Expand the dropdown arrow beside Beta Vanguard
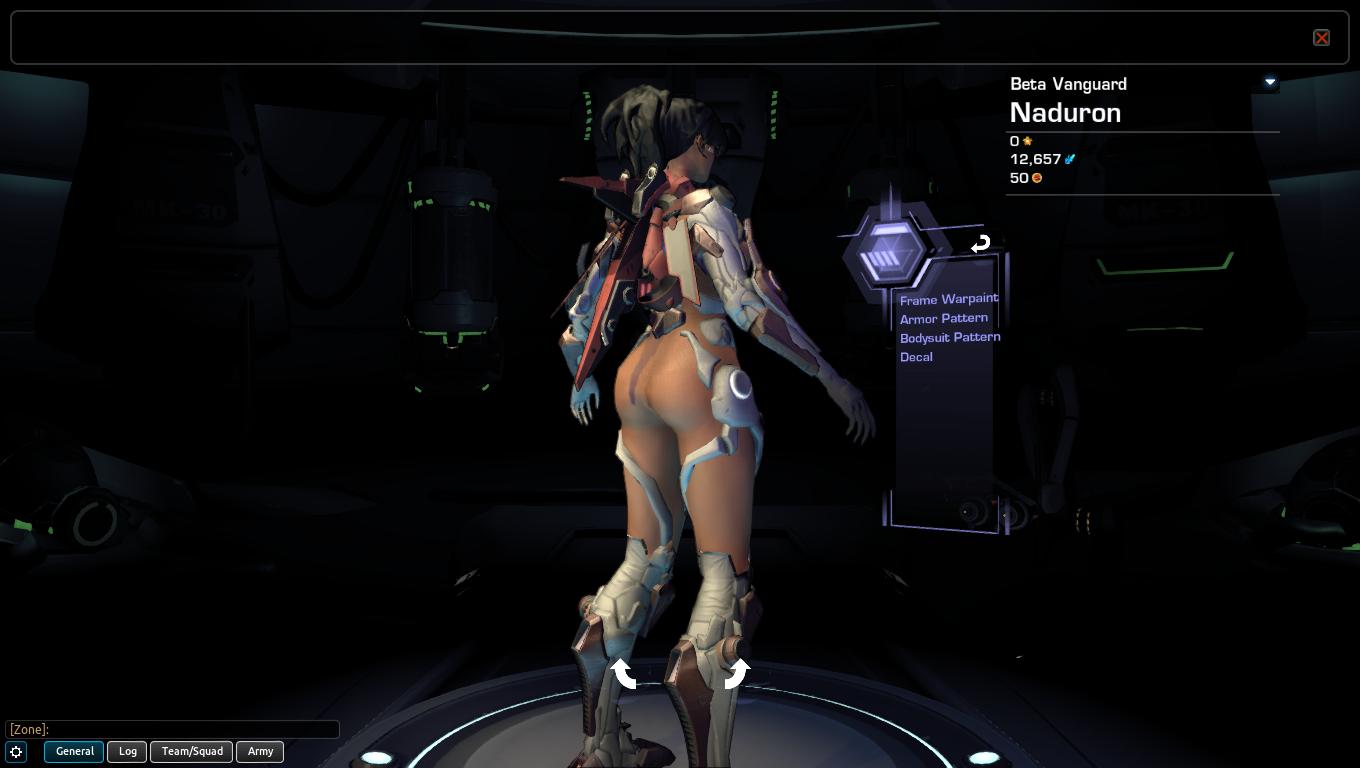Viewport: 1360px width, 768px height. pyautogui.click(x=1270, y=82)
